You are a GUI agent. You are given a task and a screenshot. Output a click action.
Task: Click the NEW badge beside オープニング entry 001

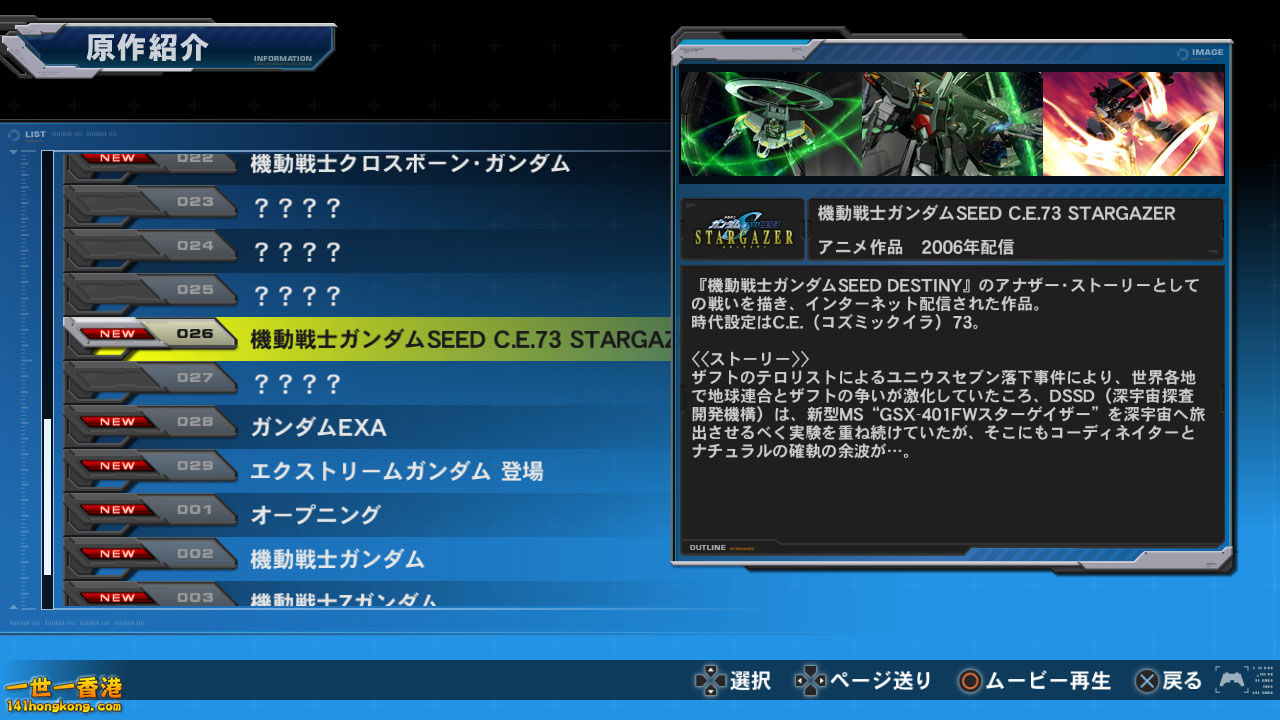pyautogui.click(x=119, y=510)
